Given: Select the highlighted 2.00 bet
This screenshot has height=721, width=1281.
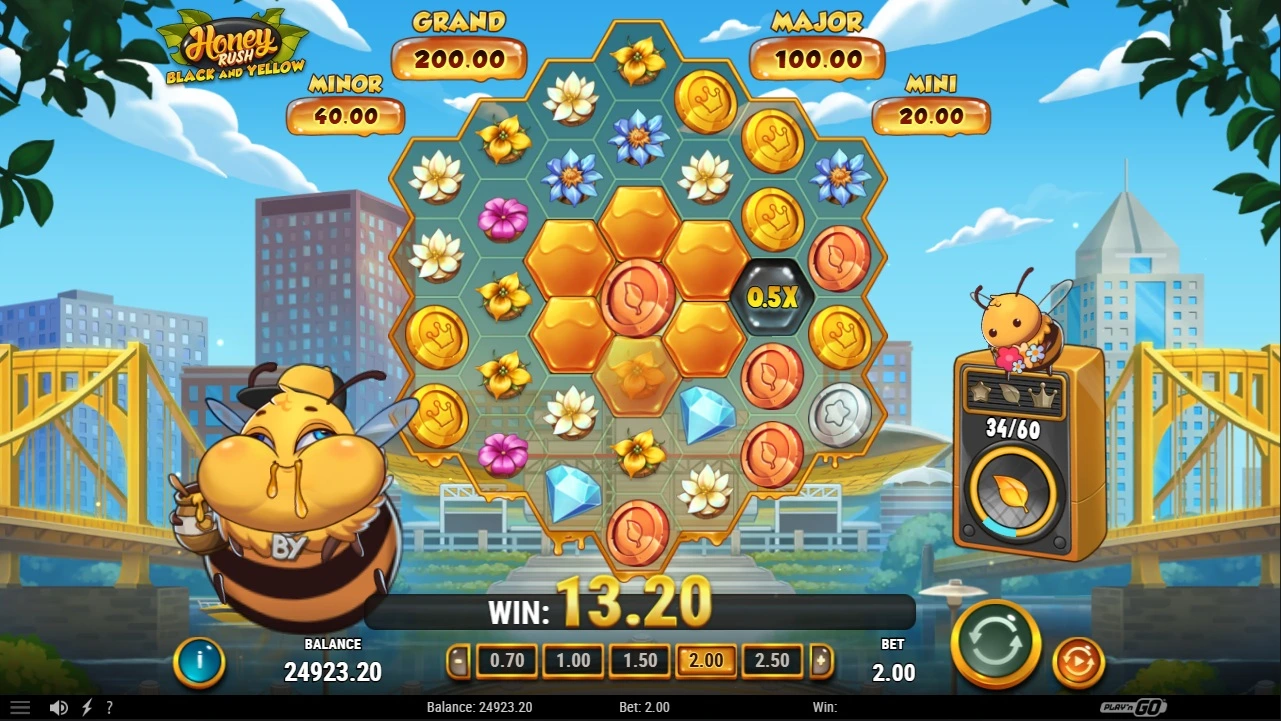Looking at the screenshot, I should 706,661.
